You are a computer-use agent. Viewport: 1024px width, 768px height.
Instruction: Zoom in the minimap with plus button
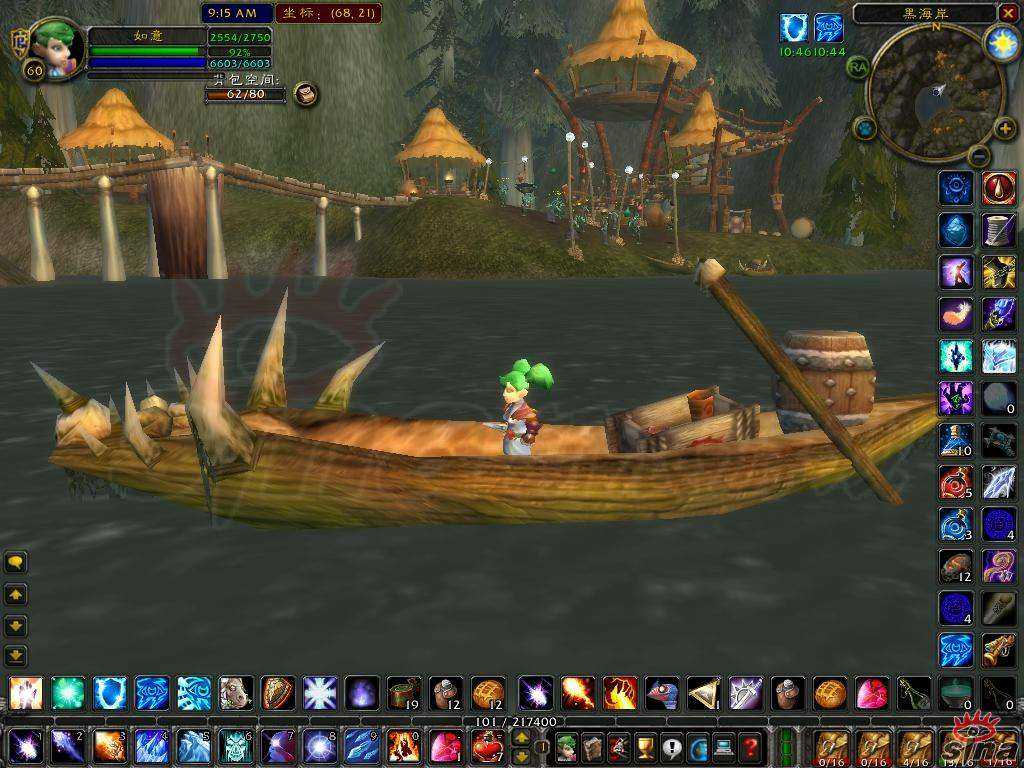pyautogui.click(x=1005, y=128)
